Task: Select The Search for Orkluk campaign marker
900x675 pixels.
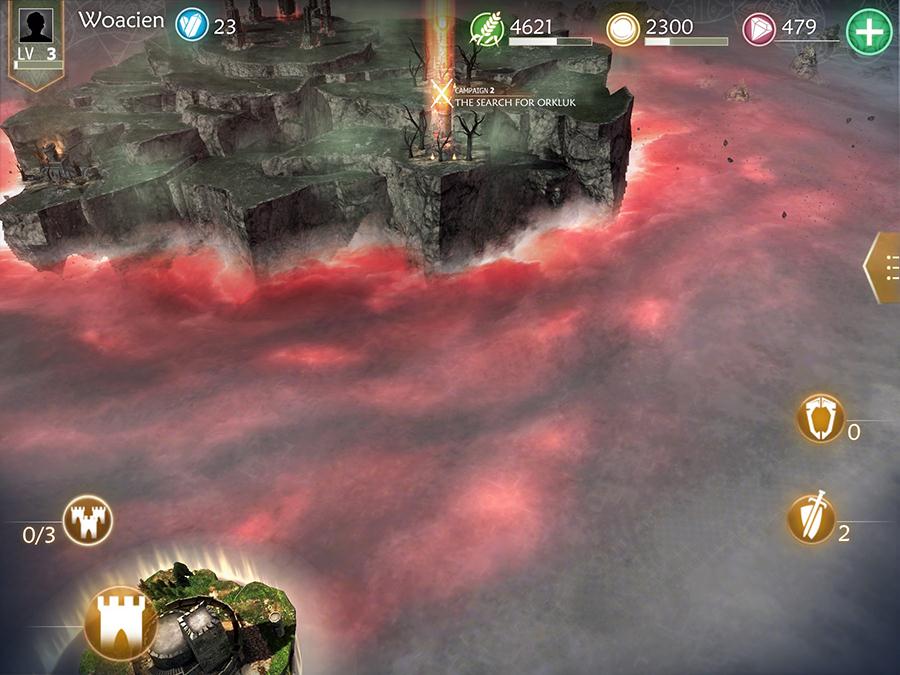Action: click(x=441, y=95)
